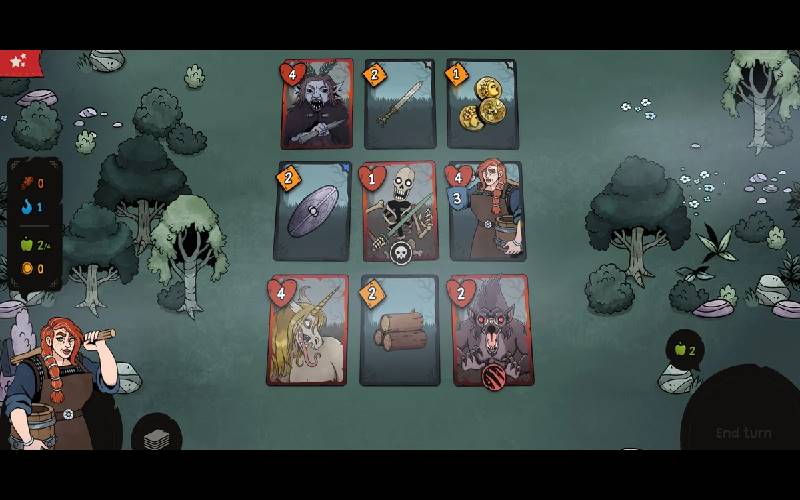Click the End turn button
Screen dimensions: 800x500
(744, 432)
